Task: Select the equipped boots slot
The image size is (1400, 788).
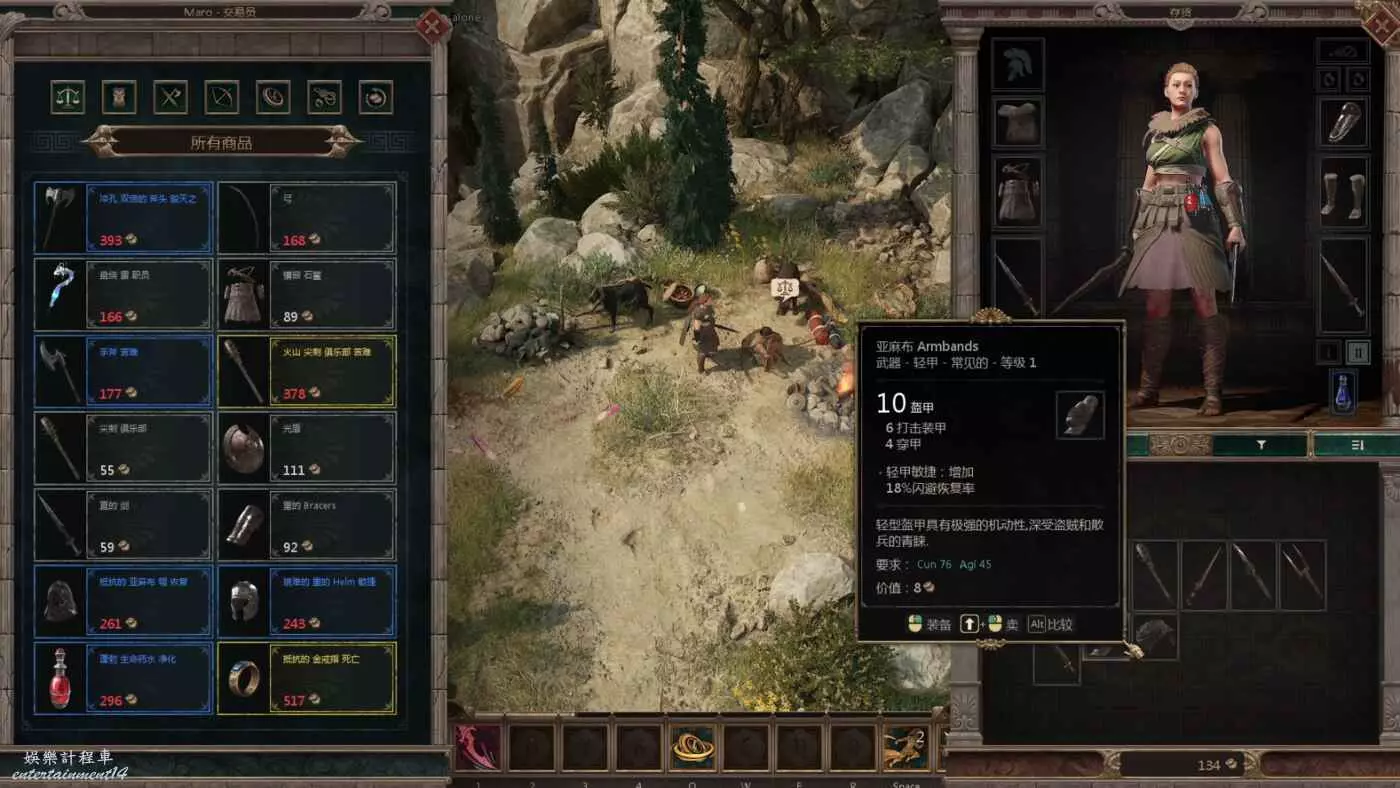Action: coord(1342,192)
